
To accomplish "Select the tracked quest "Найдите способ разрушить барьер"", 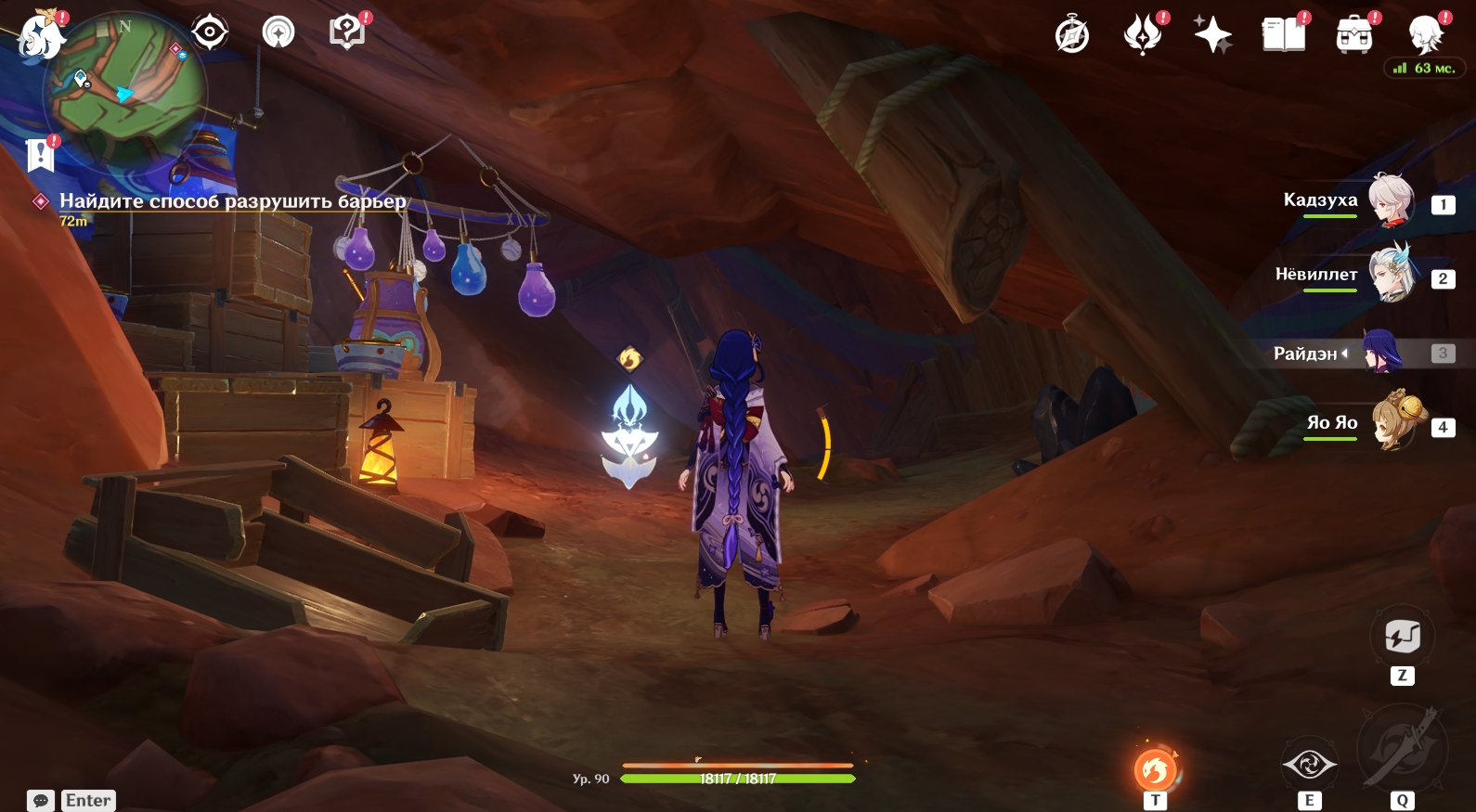I will pos(232,201).
